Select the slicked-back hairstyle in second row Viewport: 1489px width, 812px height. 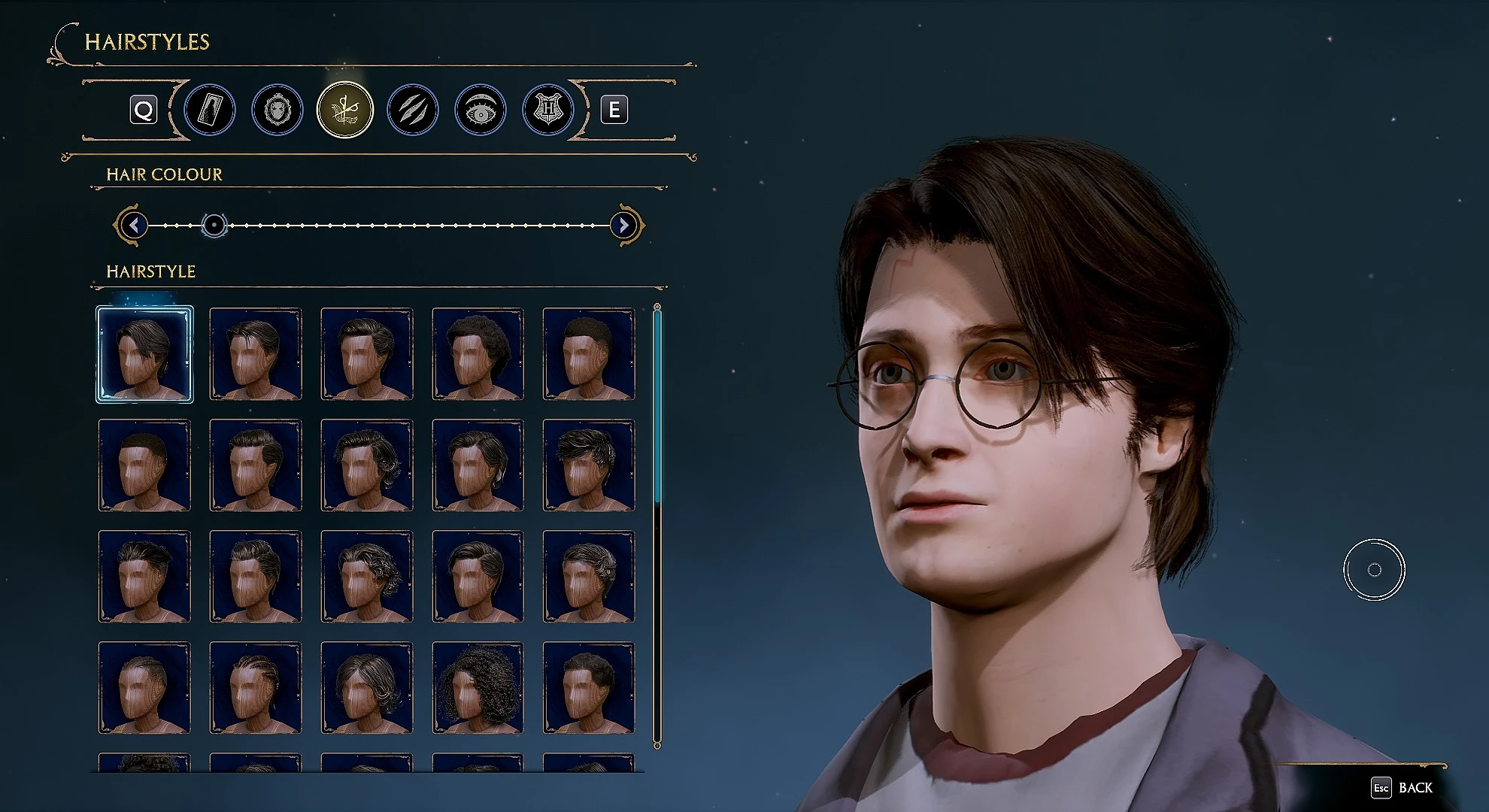point(255,465)
